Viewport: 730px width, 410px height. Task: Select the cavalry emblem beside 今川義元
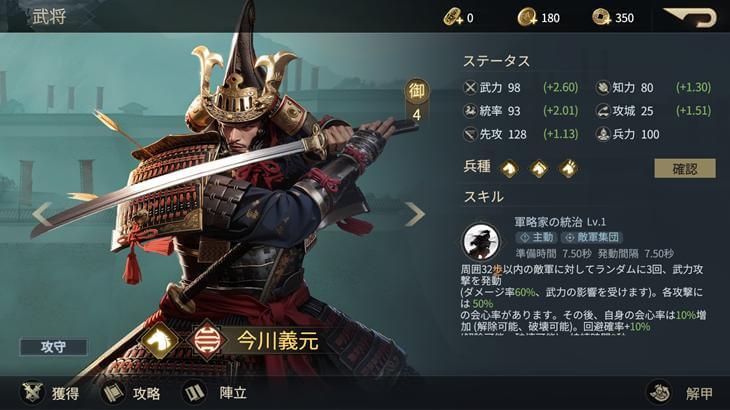pyautogui.click(x=159, y=340)
